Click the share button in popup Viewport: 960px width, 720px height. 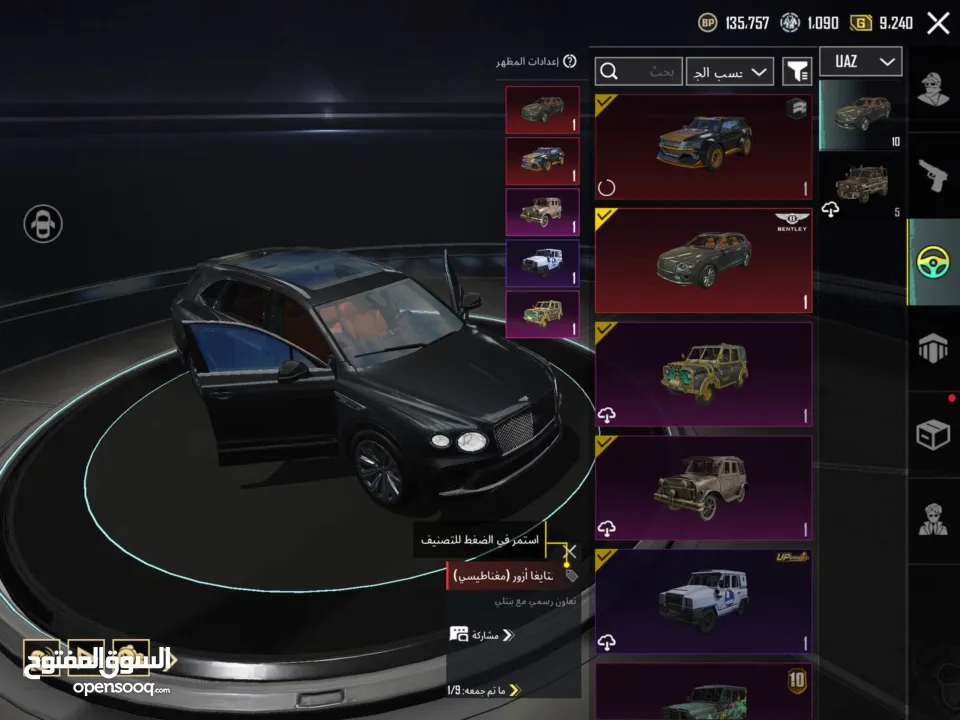481,634
